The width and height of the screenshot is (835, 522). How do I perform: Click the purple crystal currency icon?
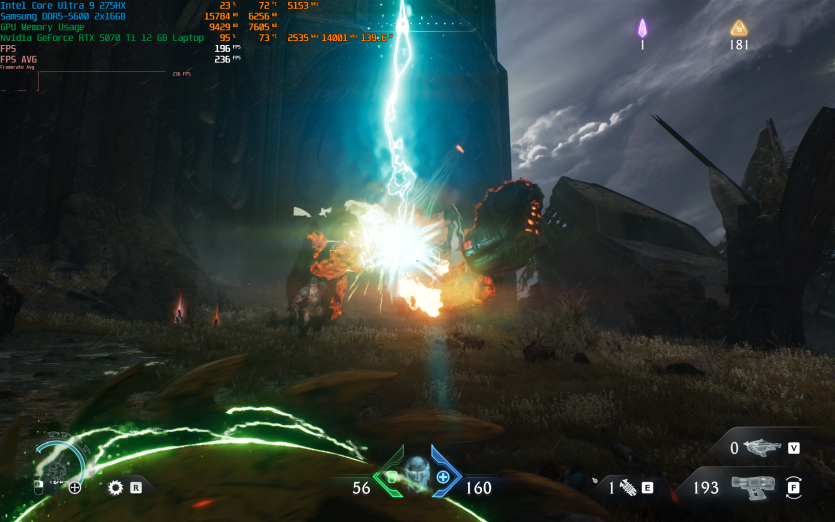pyautogui.click(x=643, y=28)
